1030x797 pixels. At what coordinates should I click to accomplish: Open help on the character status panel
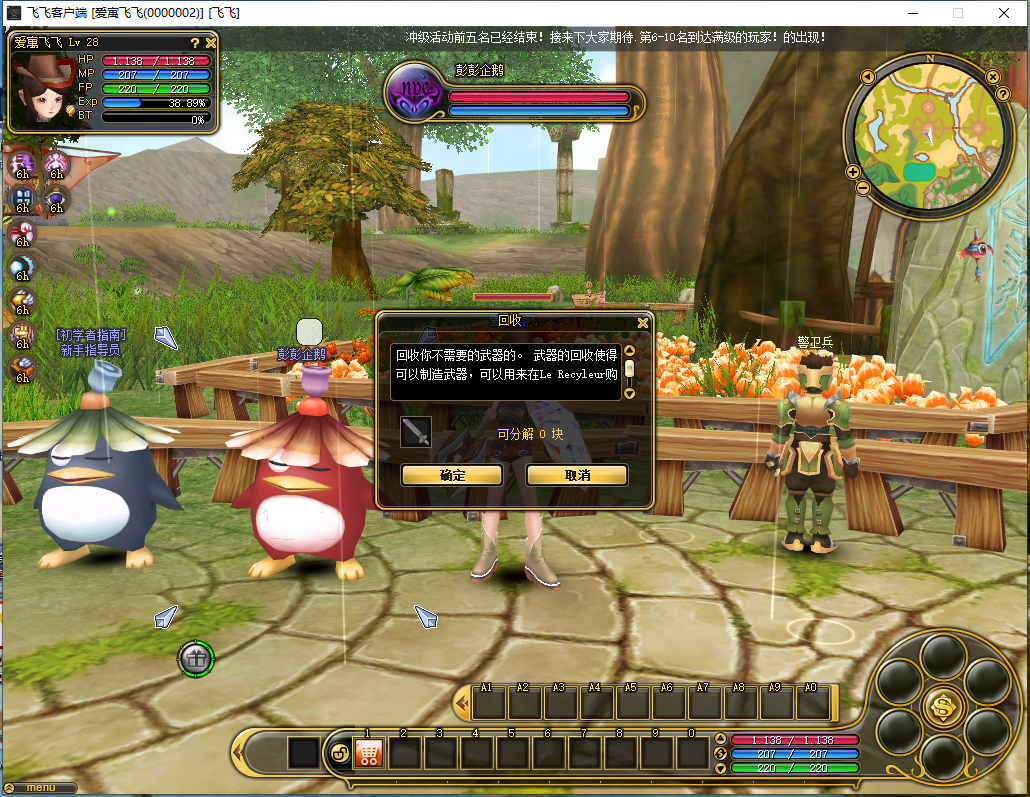pos(195,43)
